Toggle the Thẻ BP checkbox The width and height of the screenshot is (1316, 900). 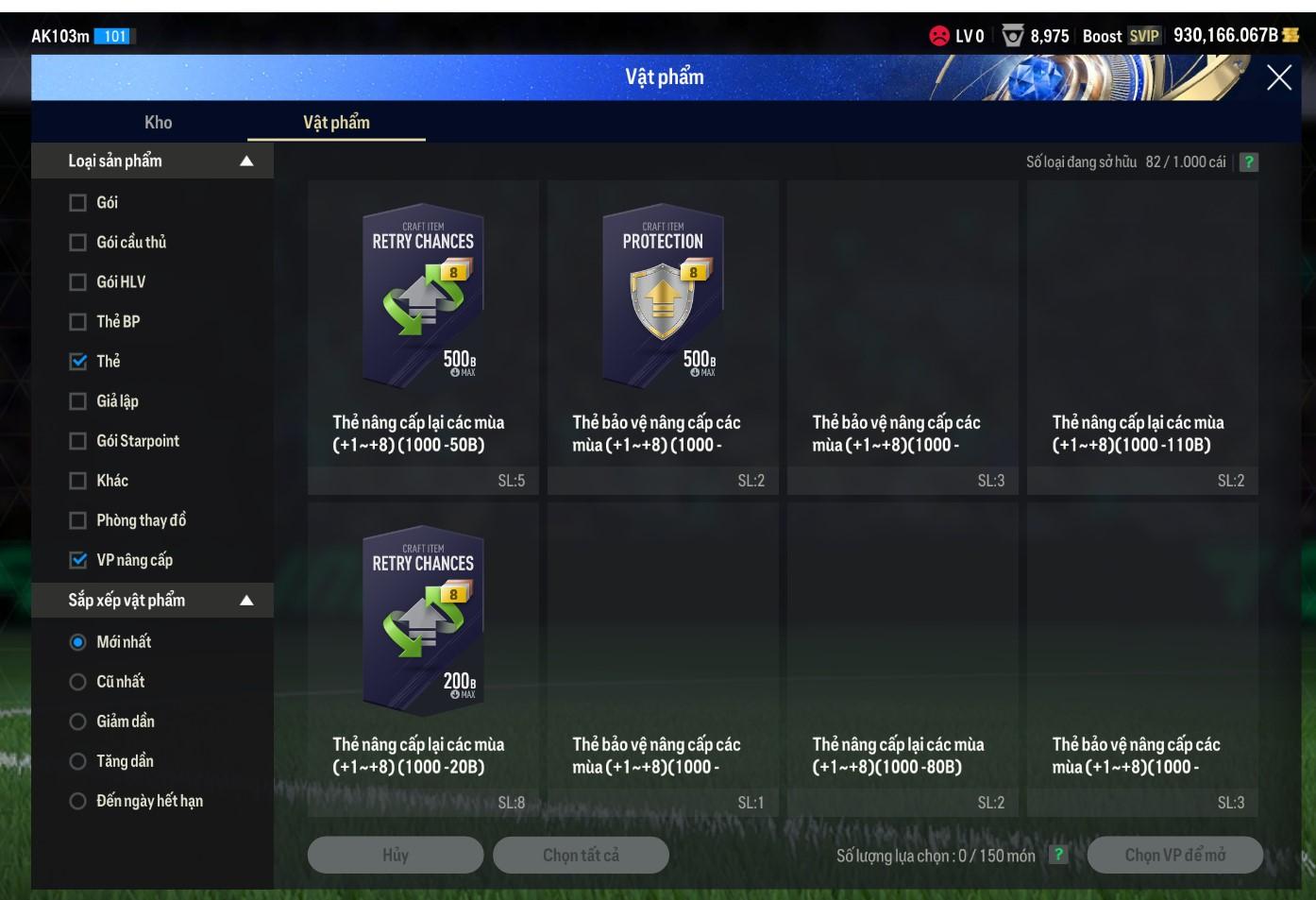(78, 322)
